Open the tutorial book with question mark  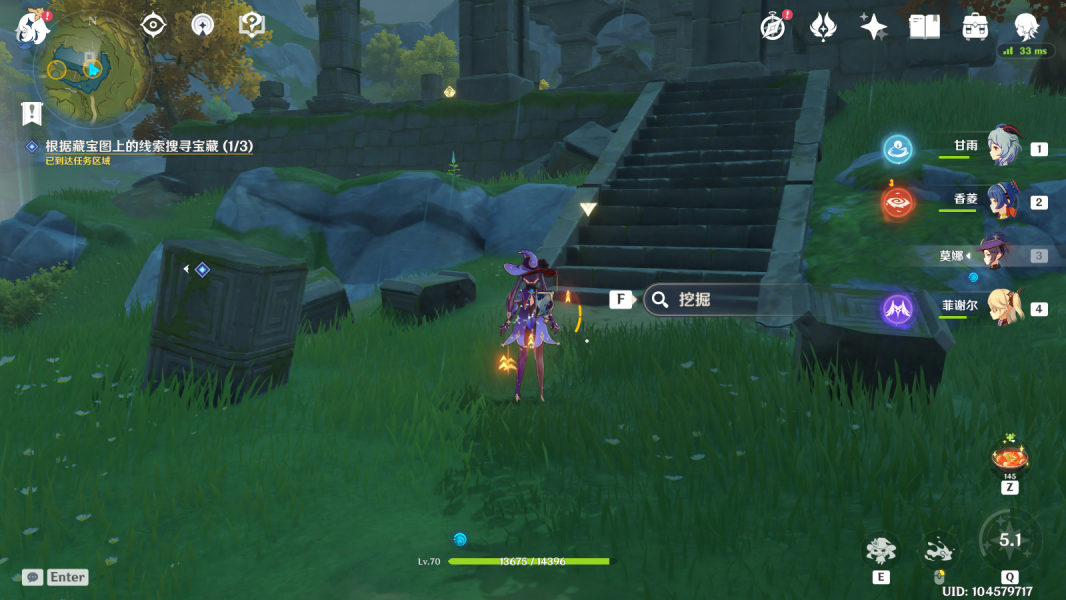point(252,25)
